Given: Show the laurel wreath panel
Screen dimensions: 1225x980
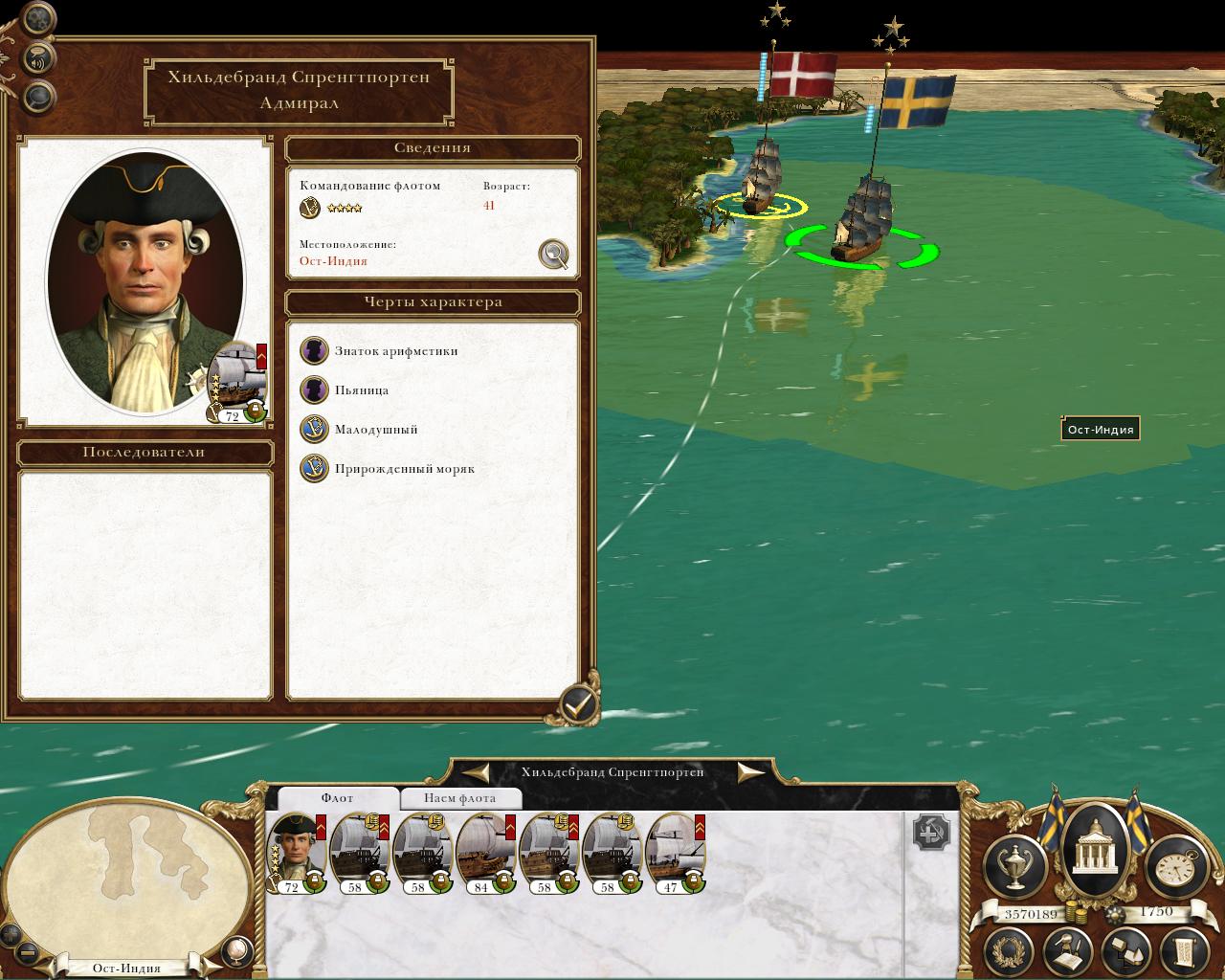Looking at the screenshot, I should click(x=1010, y=950).
